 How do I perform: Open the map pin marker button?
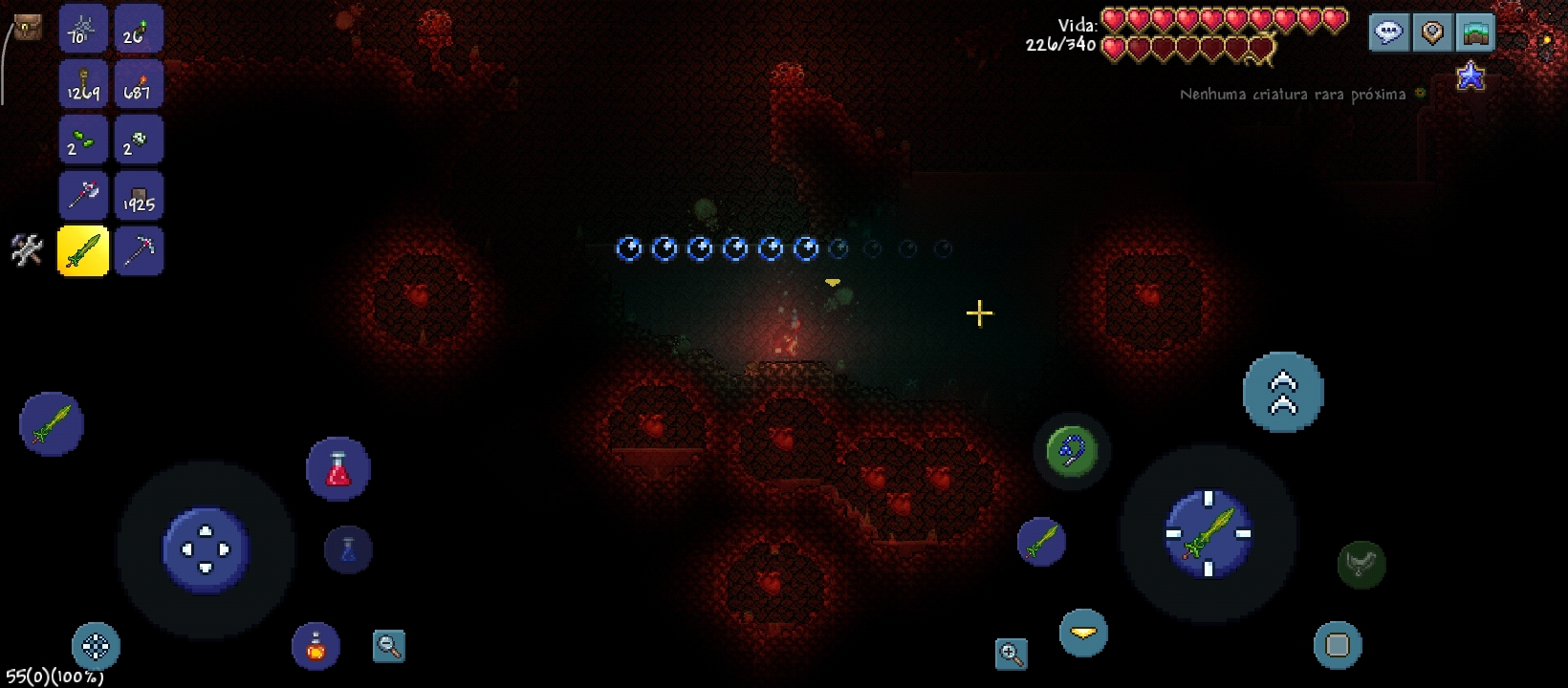coord(1432,33)
